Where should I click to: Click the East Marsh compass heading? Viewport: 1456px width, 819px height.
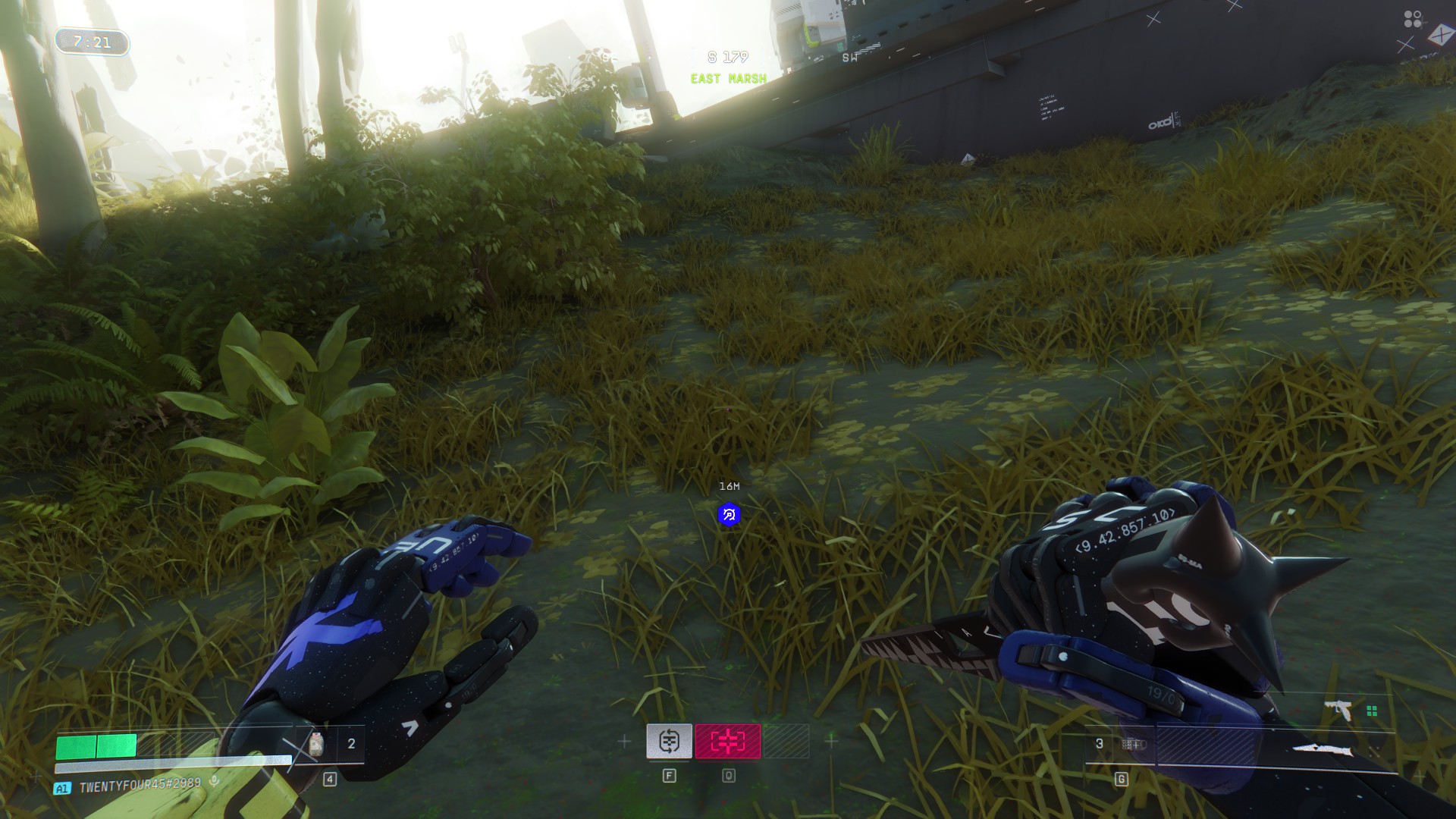(728, 78)
